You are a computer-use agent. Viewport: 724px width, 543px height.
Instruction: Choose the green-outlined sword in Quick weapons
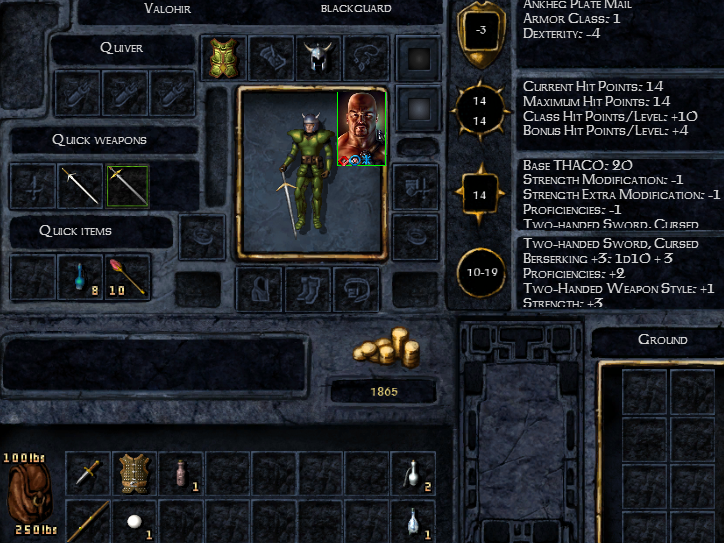[128, 185]
